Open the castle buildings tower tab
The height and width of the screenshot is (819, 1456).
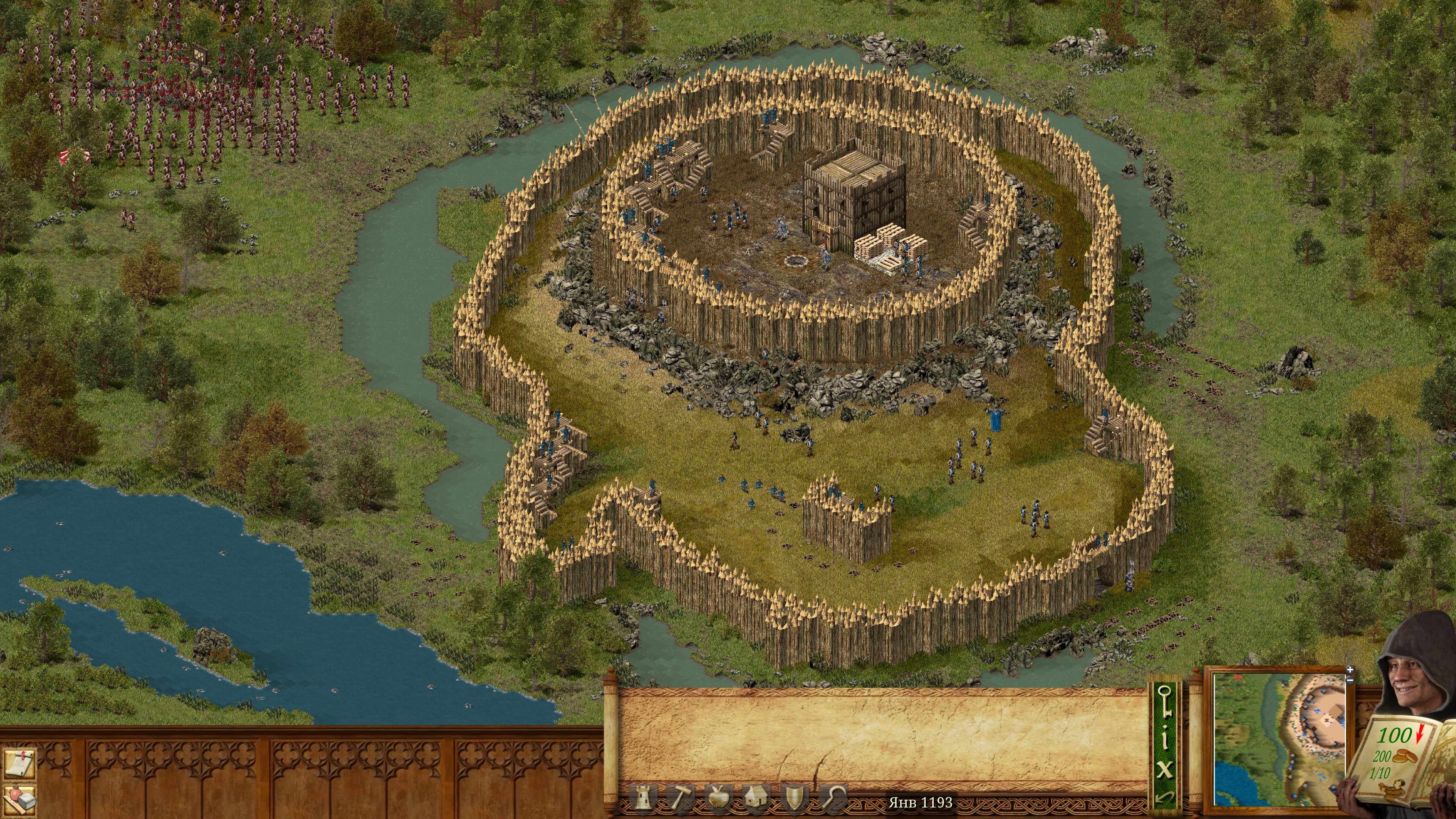[x=643, y=798]
